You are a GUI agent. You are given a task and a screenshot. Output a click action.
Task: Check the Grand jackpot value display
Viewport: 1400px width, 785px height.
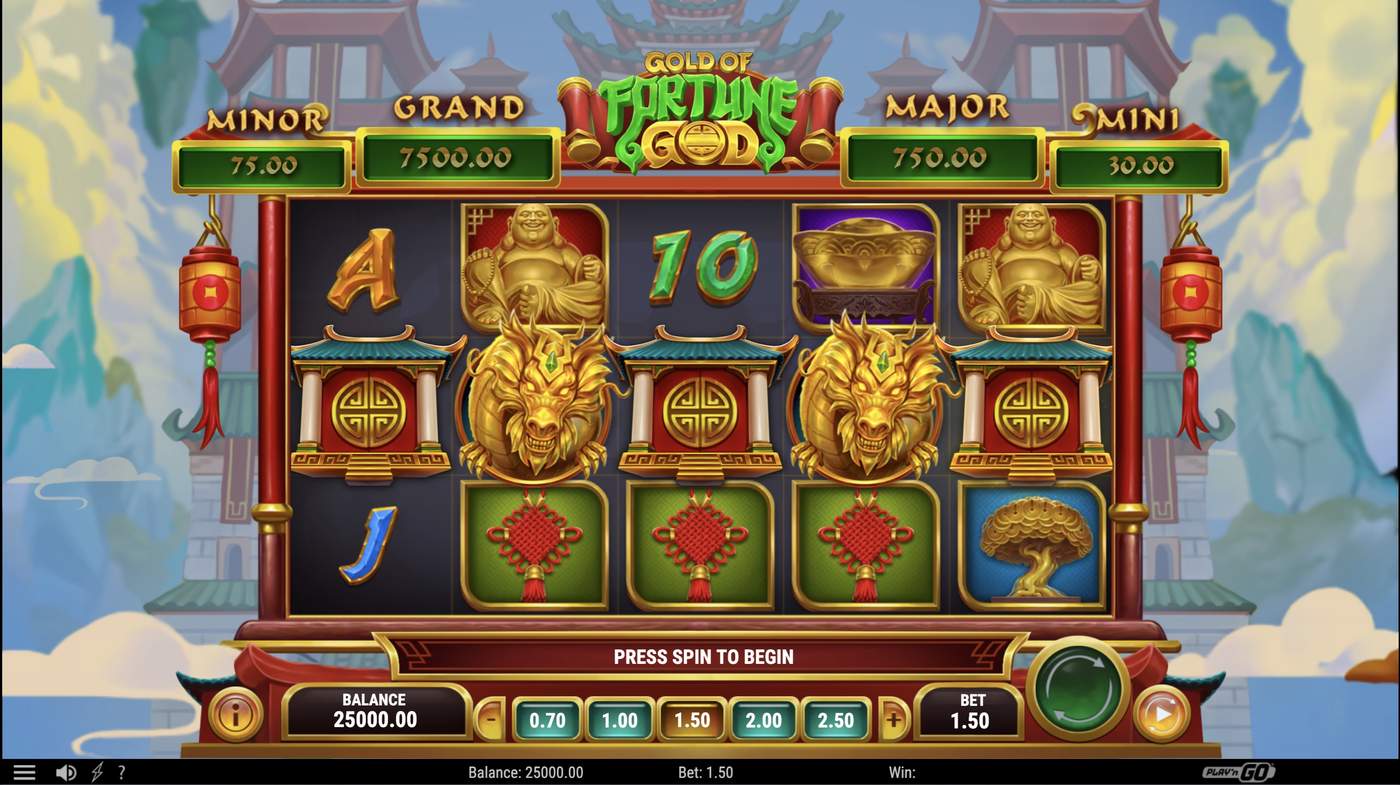(x=458, y=158)
